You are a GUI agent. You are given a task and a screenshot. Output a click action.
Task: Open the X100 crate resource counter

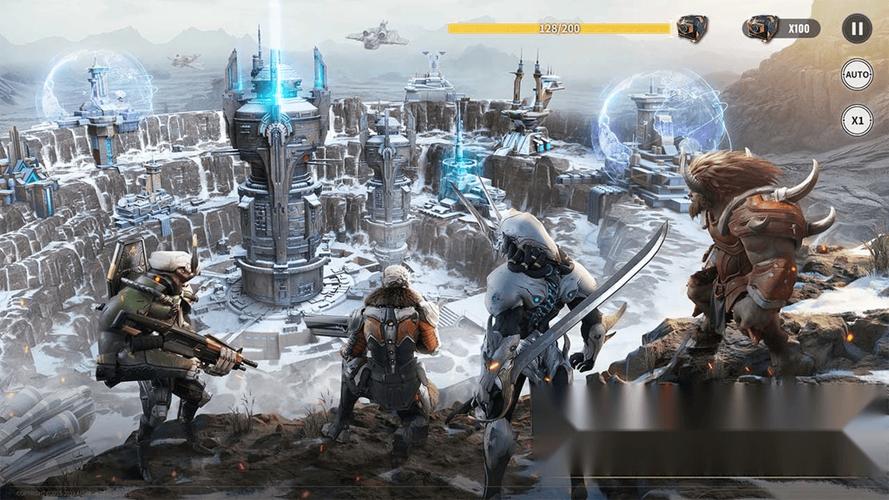tap(781, 28)
